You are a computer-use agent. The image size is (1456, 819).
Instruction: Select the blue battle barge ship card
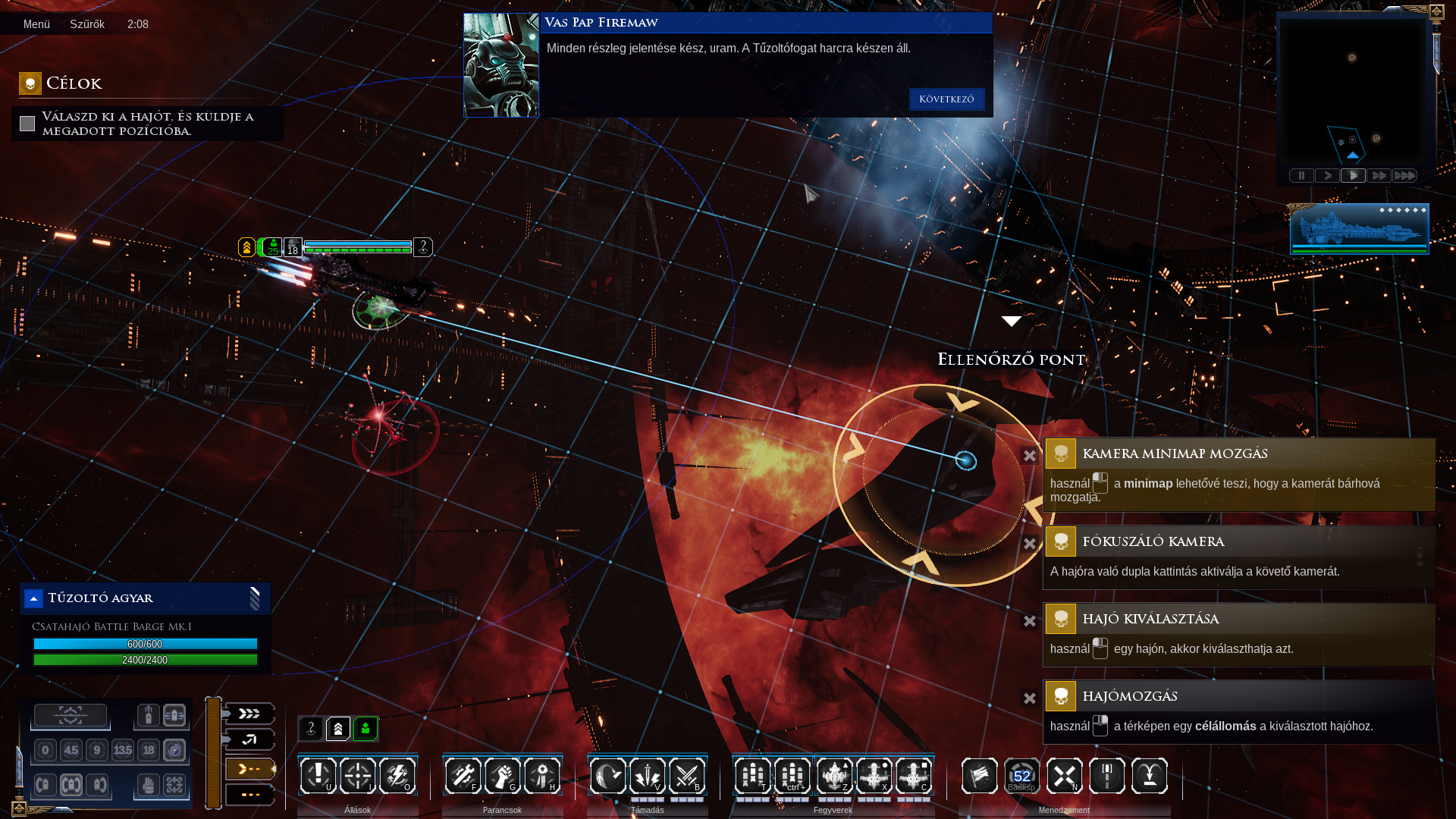pos(1359,228)
